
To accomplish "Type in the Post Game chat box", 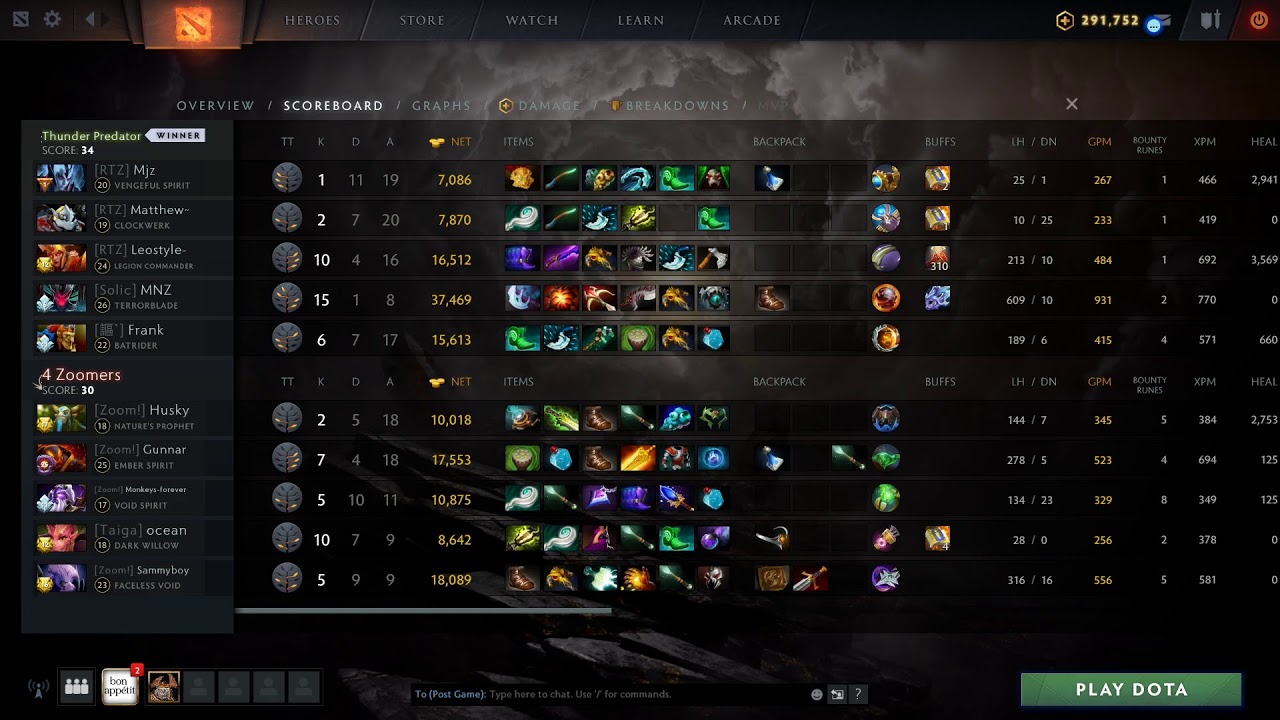I will pos(640,694).
